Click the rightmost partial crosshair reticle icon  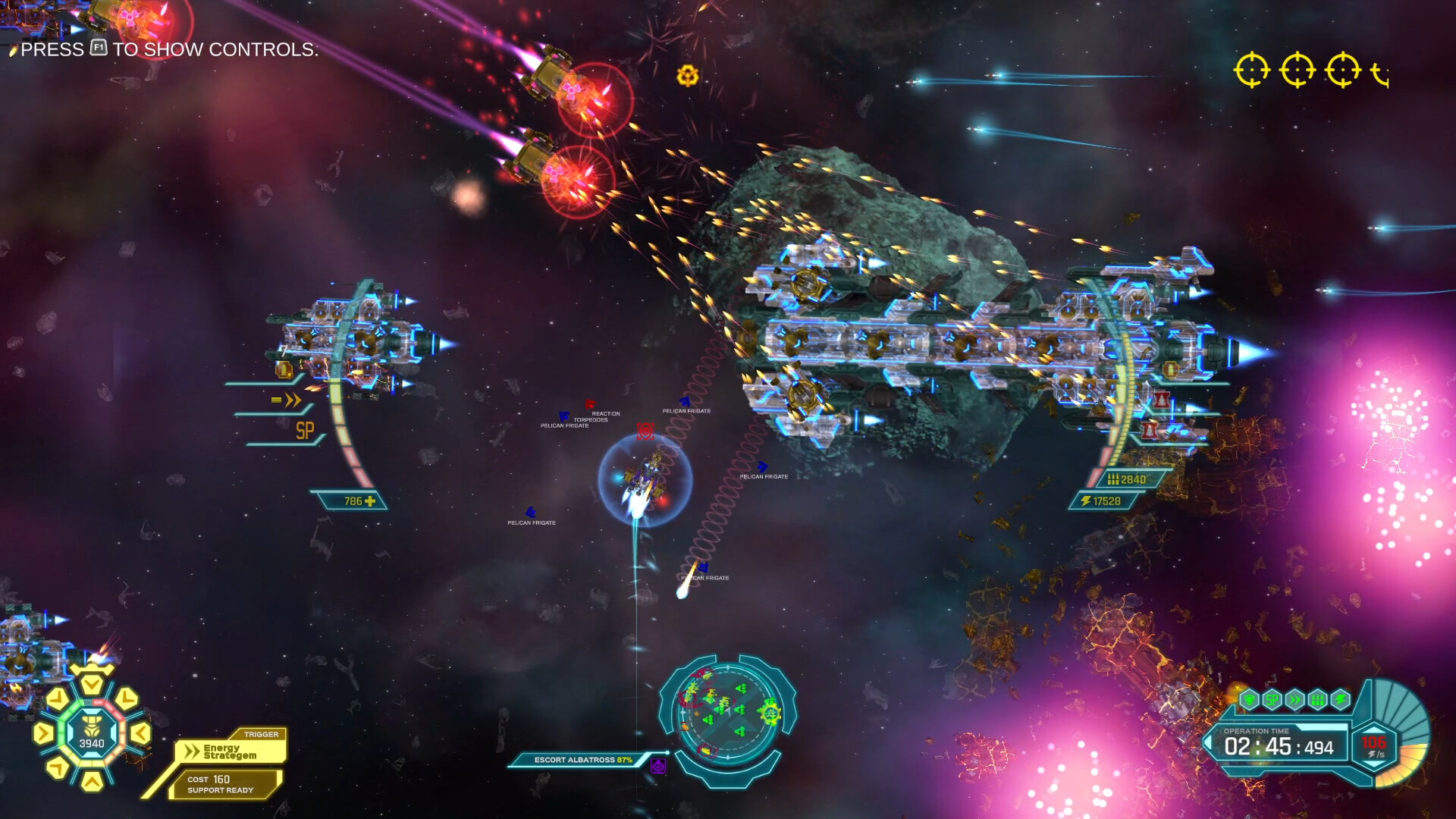coord(1380,74)
